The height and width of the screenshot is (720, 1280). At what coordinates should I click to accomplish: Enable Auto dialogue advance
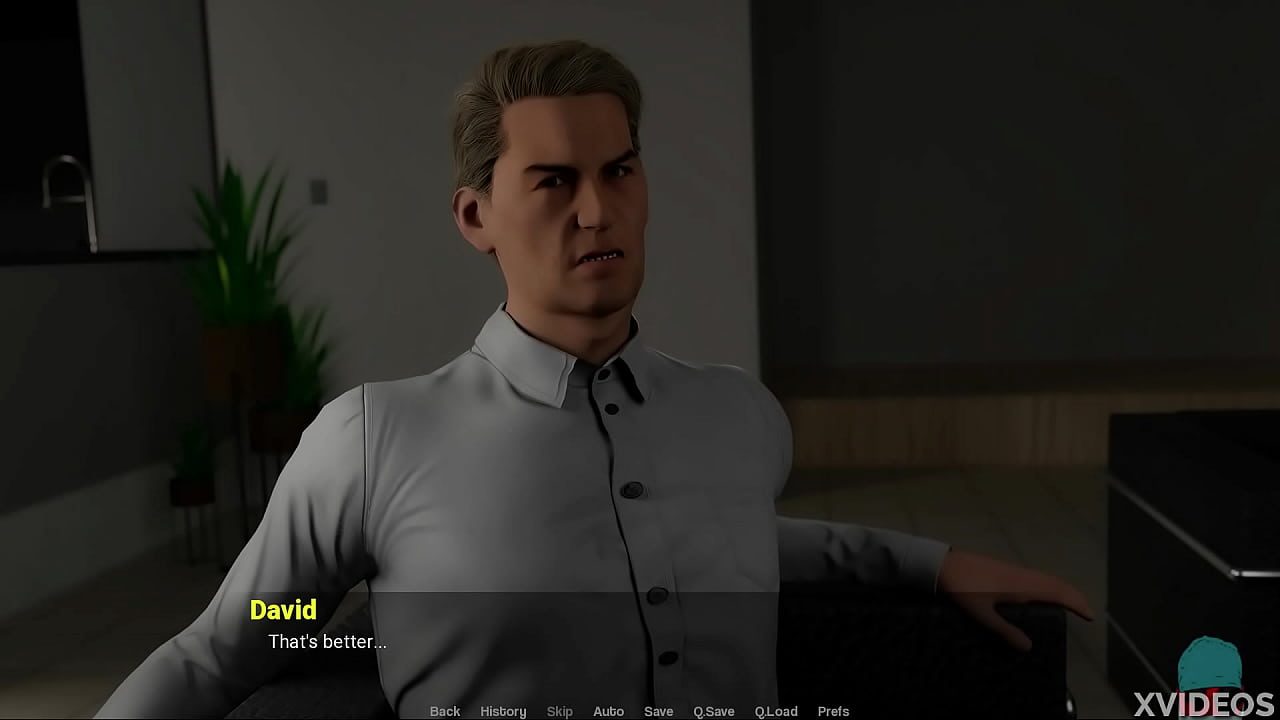pos(608,711)
